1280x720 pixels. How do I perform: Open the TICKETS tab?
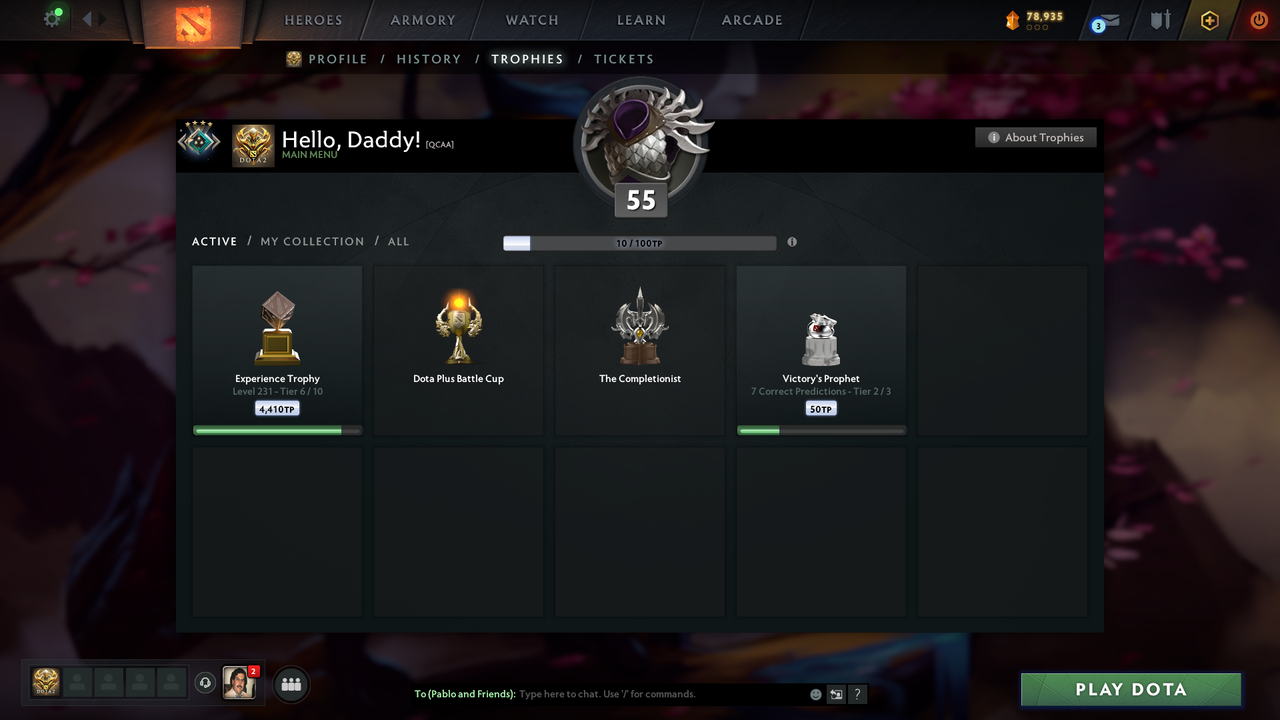click(x=624, y=59)
